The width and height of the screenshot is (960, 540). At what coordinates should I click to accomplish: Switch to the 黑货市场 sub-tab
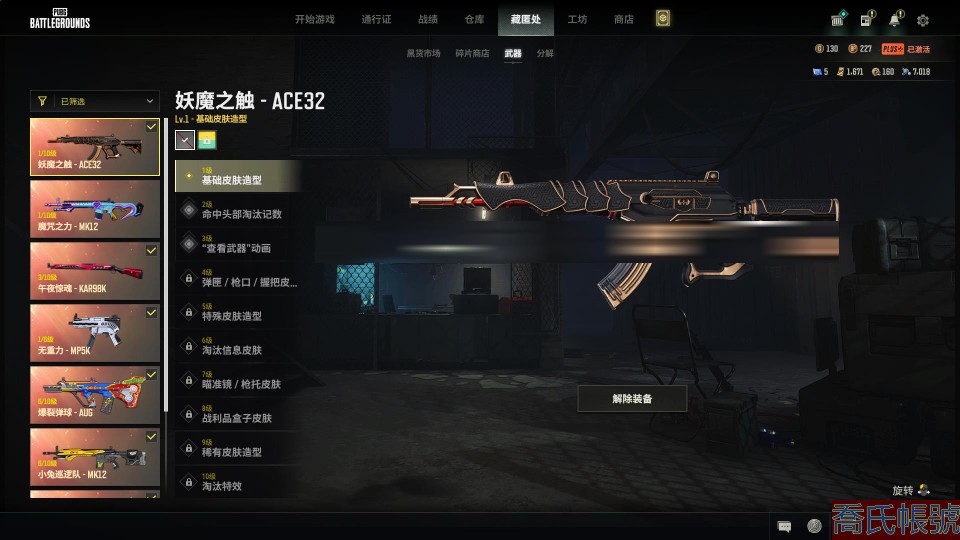pyautogui.click(x=423, y=53)
